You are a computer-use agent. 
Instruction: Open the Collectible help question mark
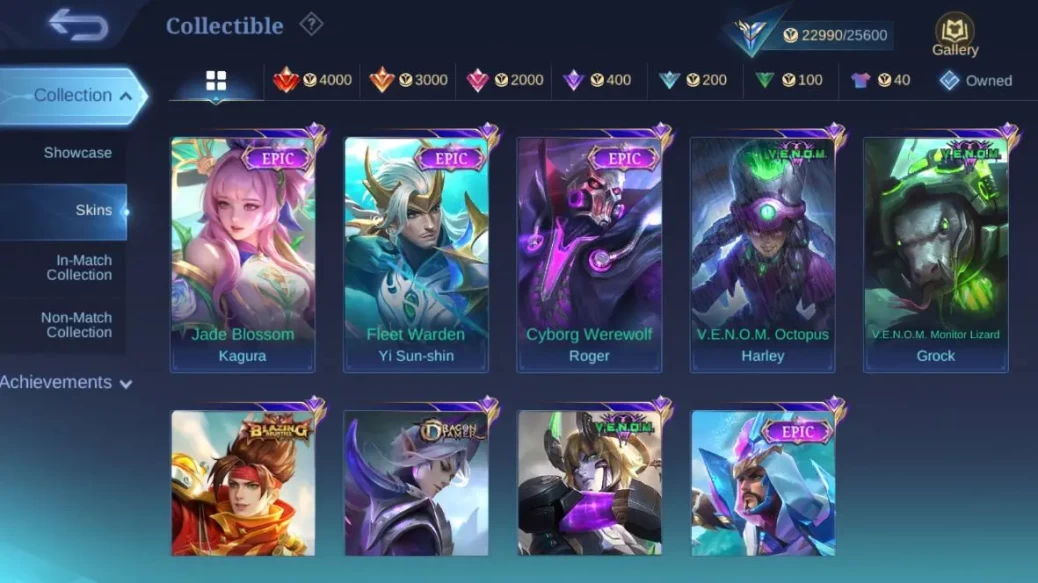(312, 24)
